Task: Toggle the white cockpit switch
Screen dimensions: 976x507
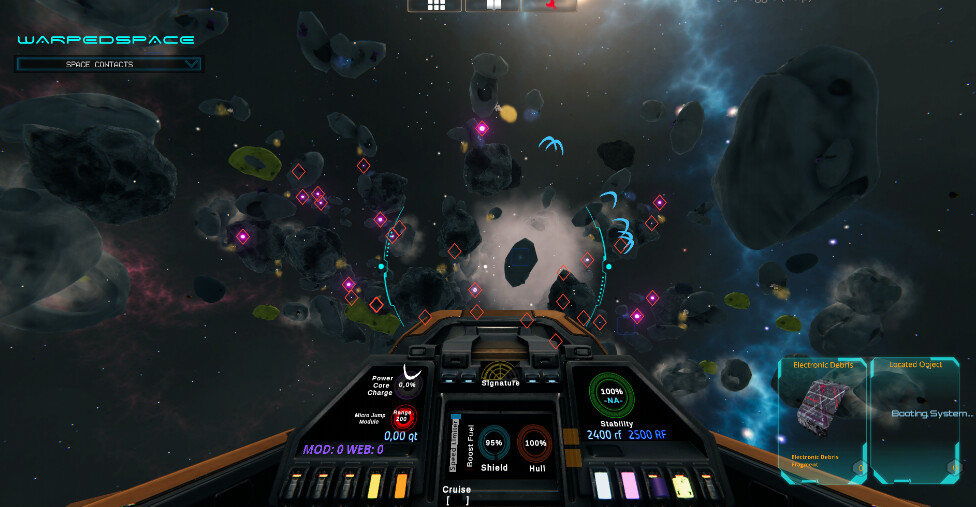Action: pyautogui.click(x=603, y=484)
